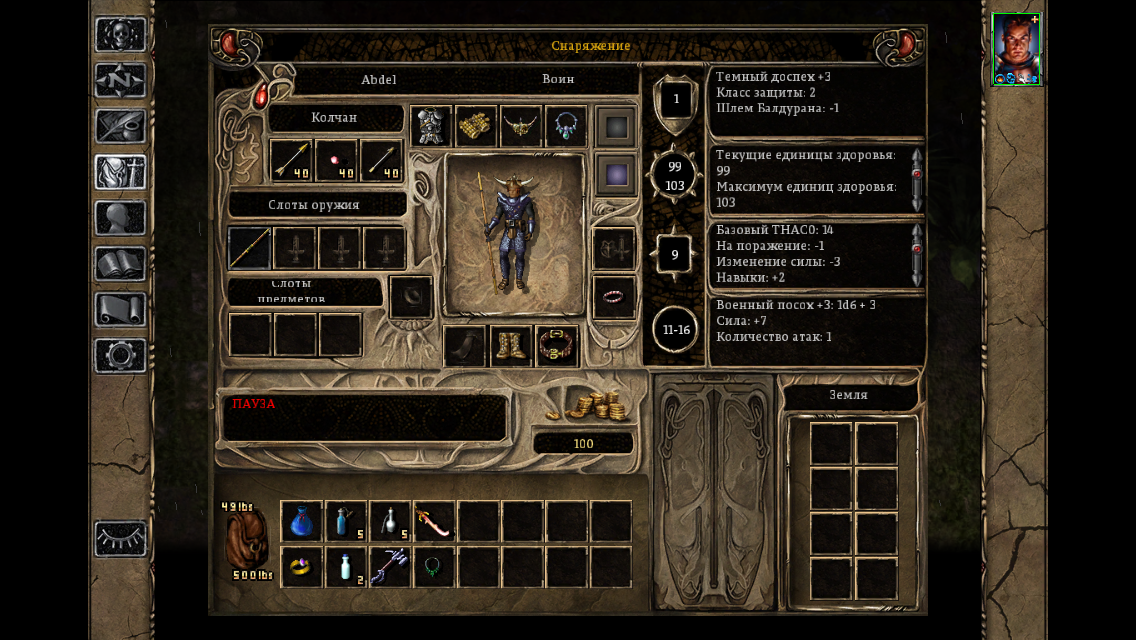Select the horned Helm of Balduran slot
The image size is (1136, 640).
click(522, 127)
